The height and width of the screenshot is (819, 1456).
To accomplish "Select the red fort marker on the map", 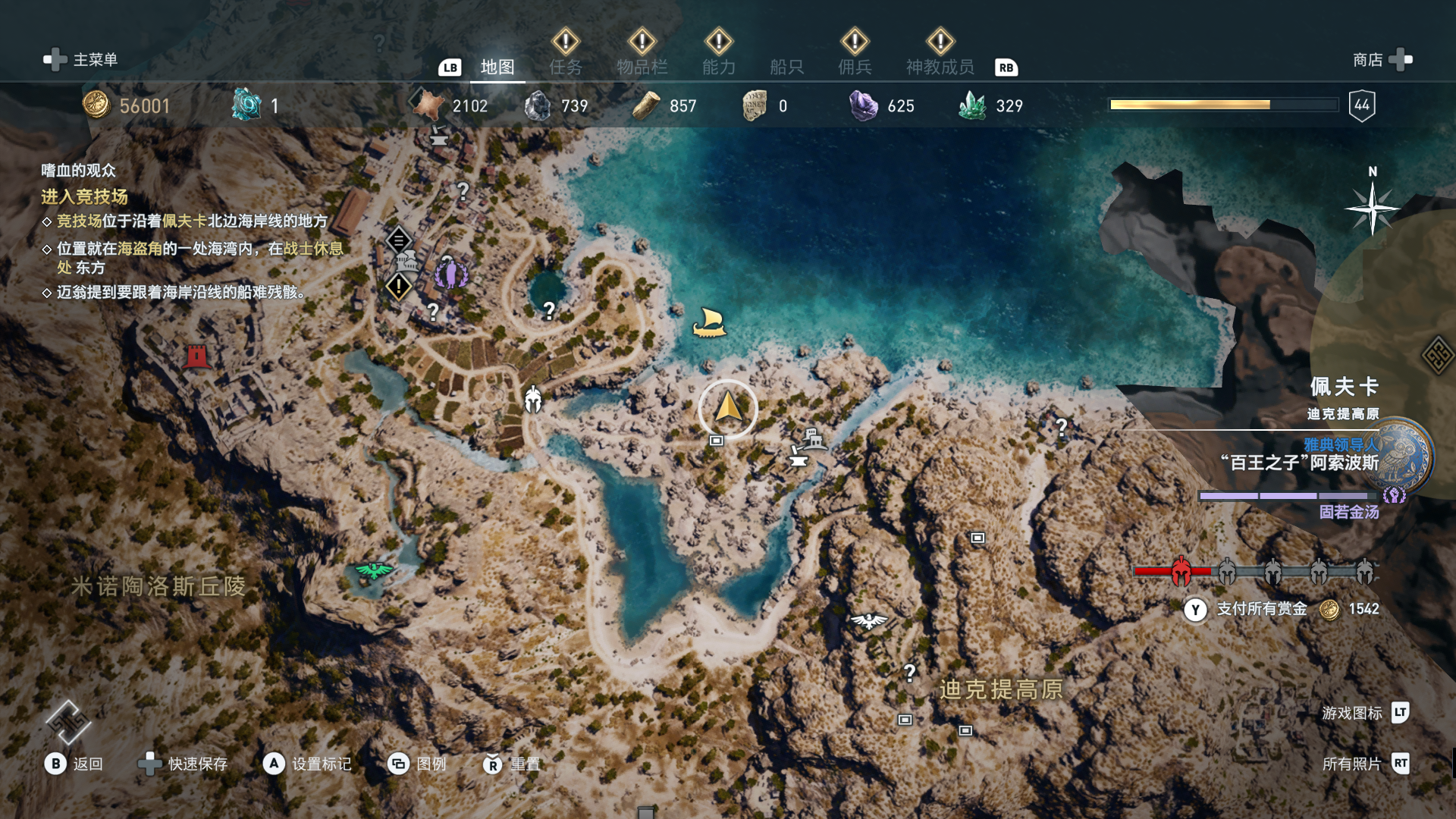I will (x=196, y=356).
